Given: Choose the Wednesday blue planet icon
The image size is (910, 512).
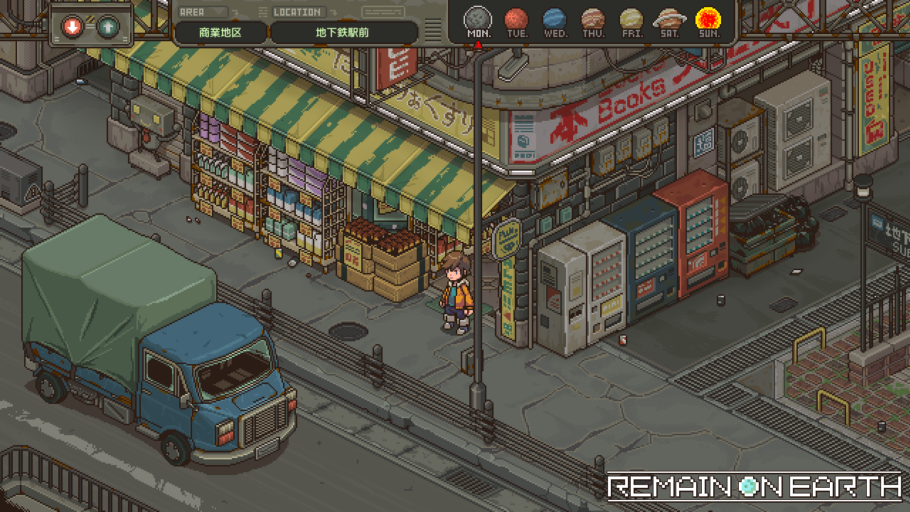Looking at the screenshot, I should [554, 18].
